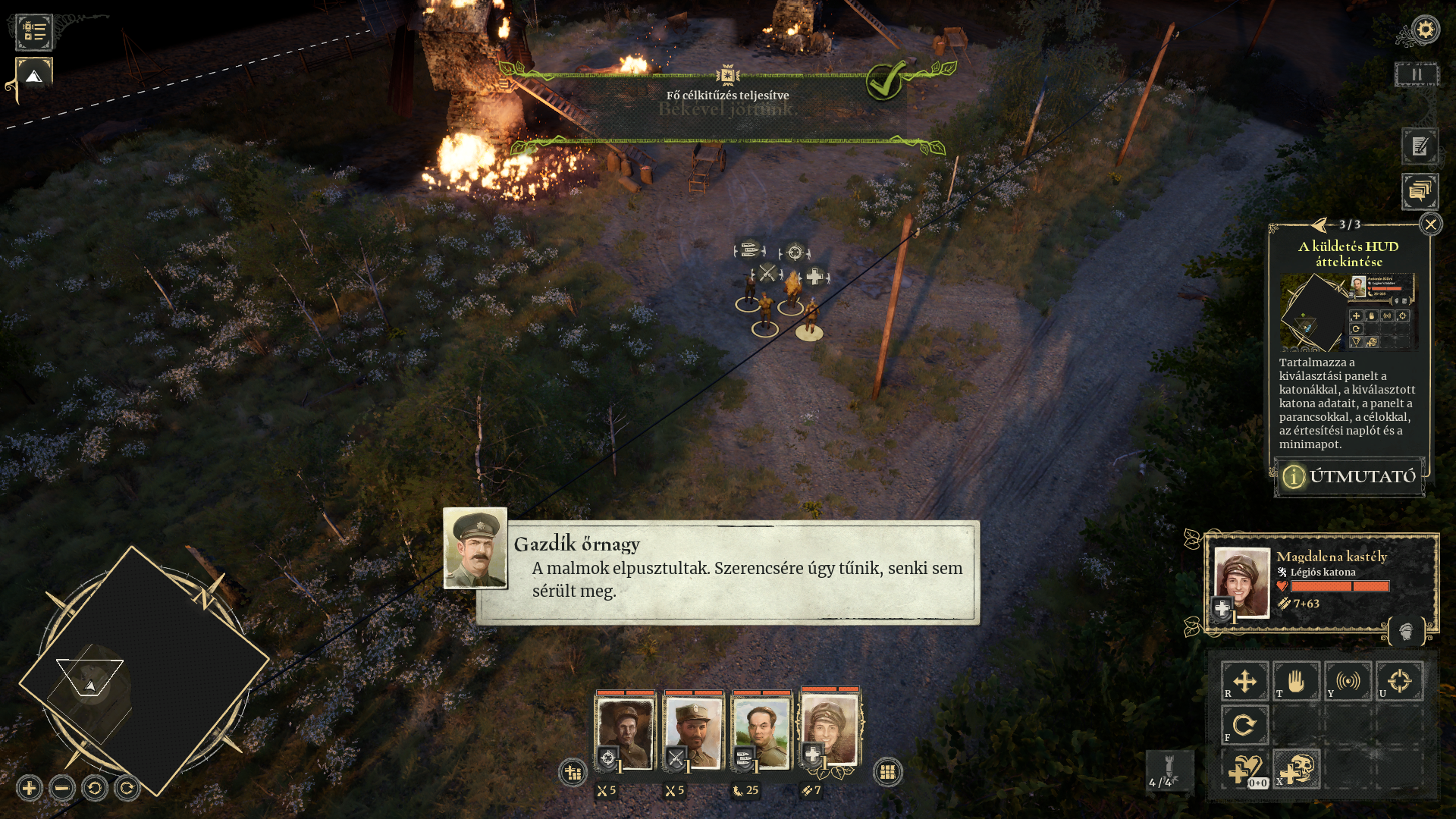Activate the crosshair attack command
1456x819 pixels.
[1399, 681]
